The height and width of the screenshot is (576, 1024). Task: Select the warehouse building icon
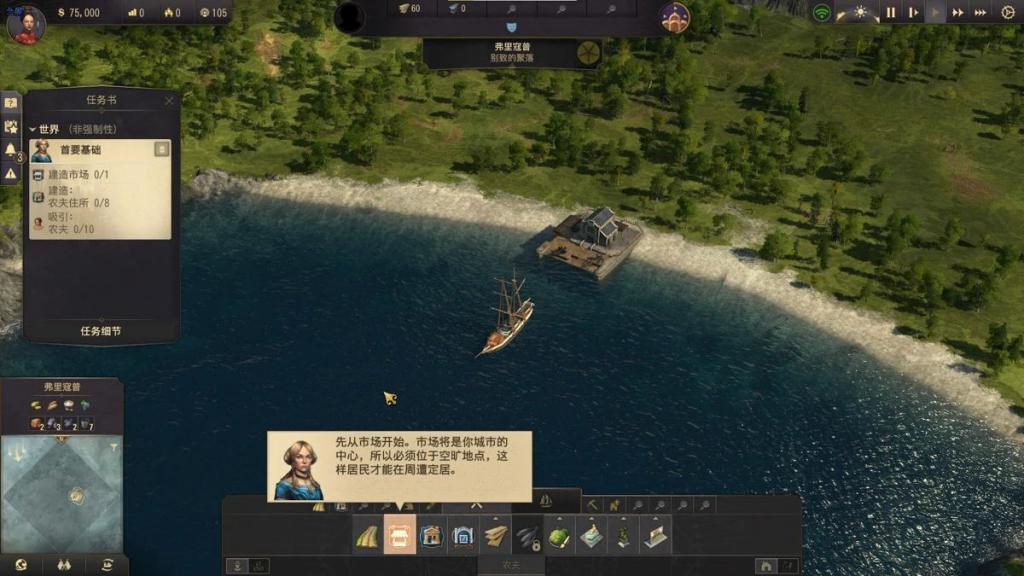(463, 537)
